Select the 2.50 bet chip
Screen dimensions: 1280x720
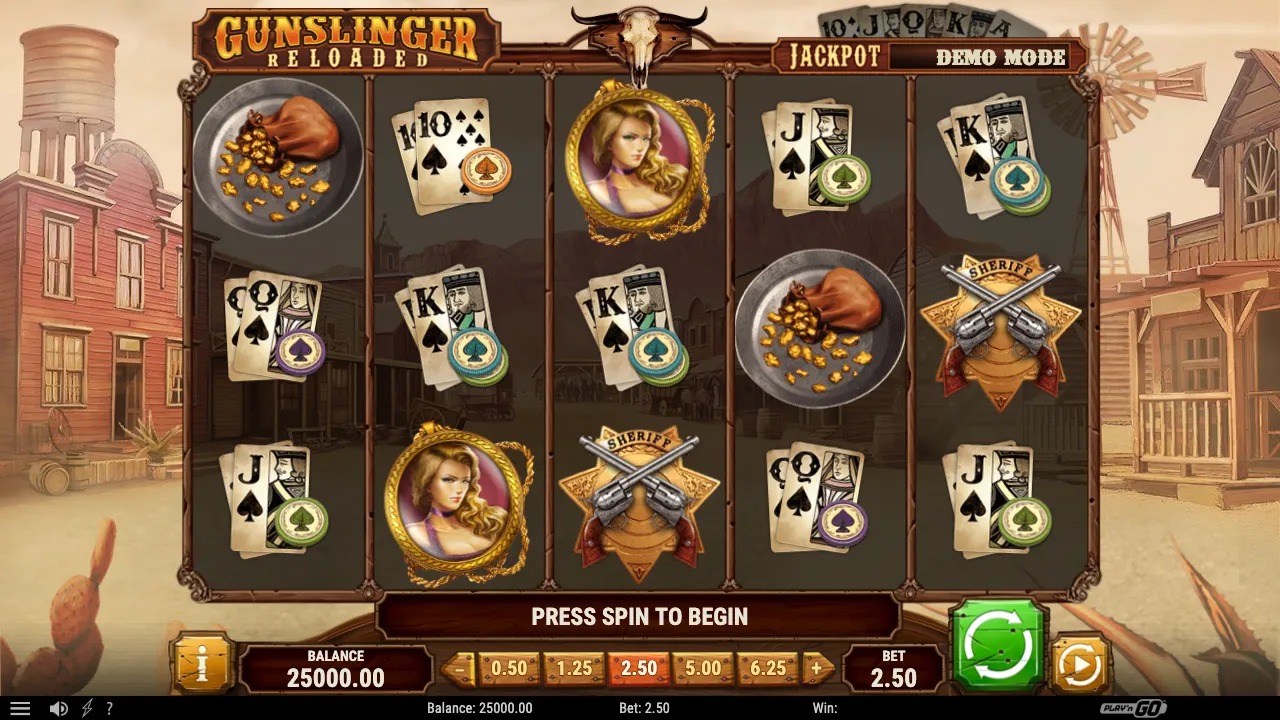pyautogui.click(x=637, y=667)
